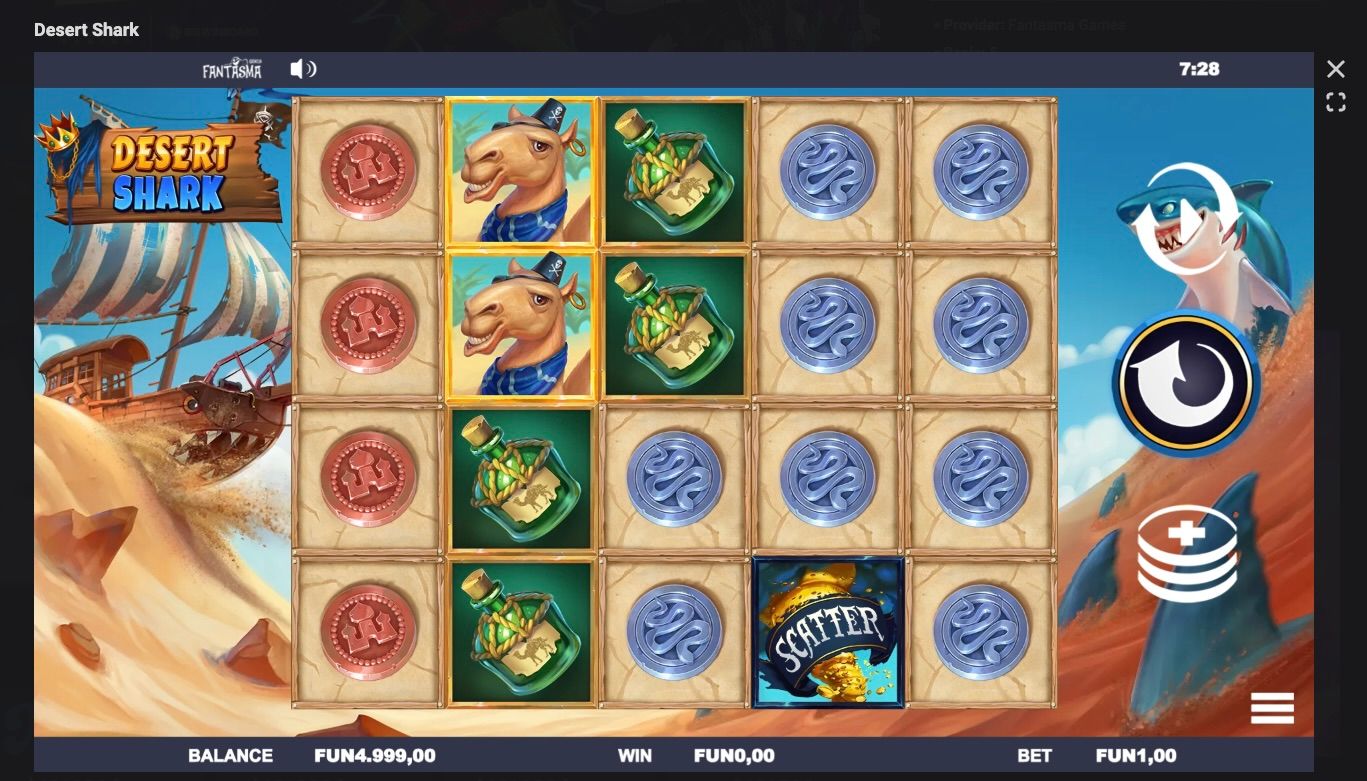Select the BALANCE label in the bottom bar
Image resolution: width=1367 pixels, height=781 pixels.
231,755
